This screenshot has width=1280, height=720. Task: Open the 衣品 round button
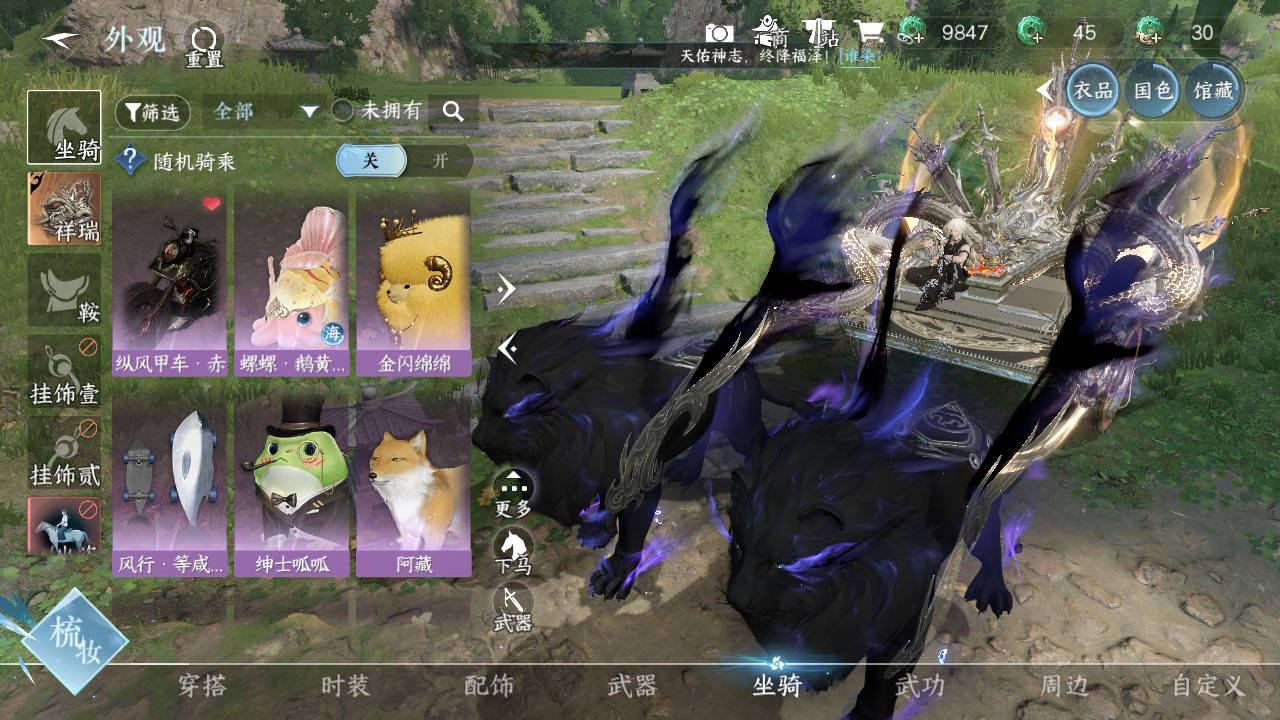tap(1092, 91)
